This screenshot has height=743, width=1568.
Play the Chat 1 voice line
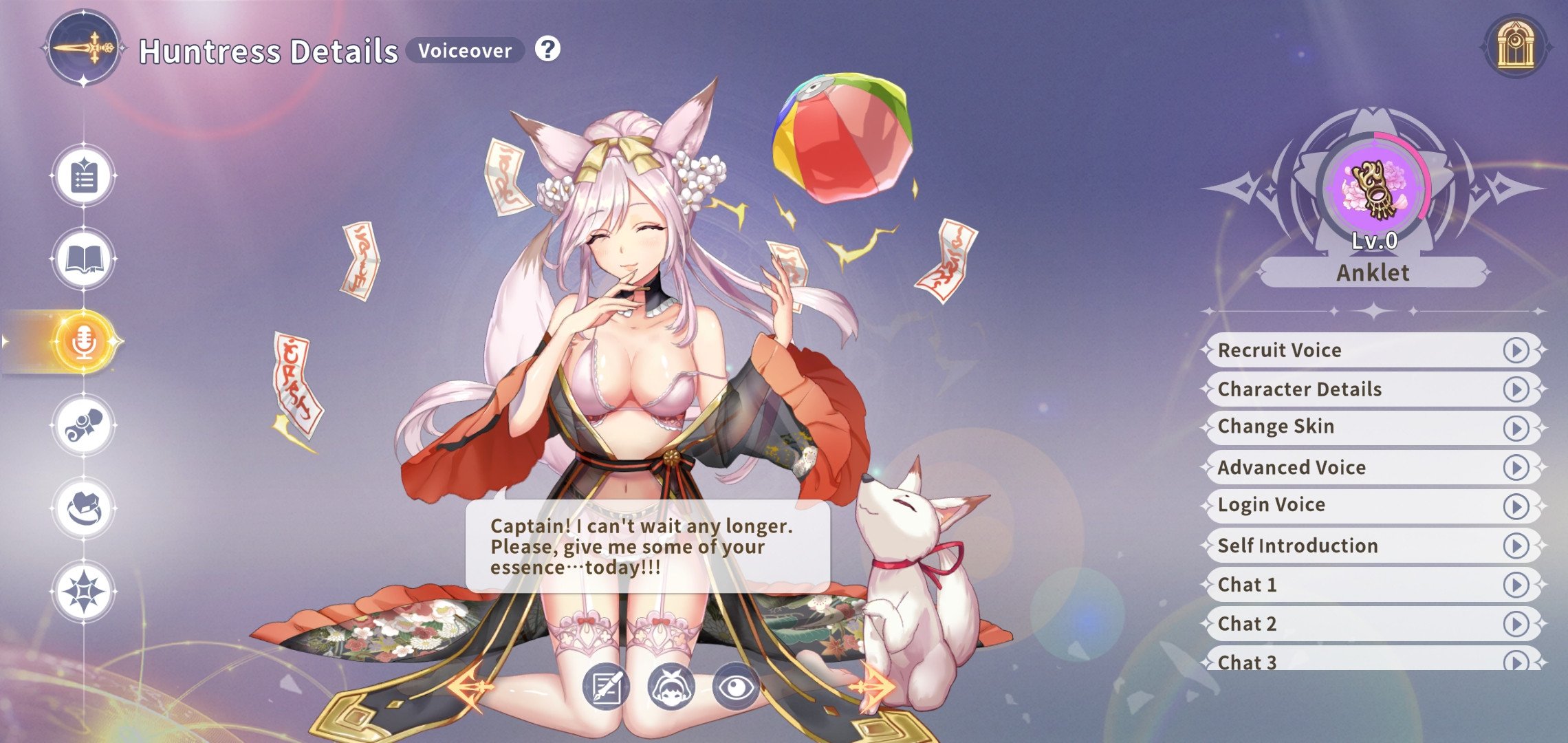[1515, 585]
